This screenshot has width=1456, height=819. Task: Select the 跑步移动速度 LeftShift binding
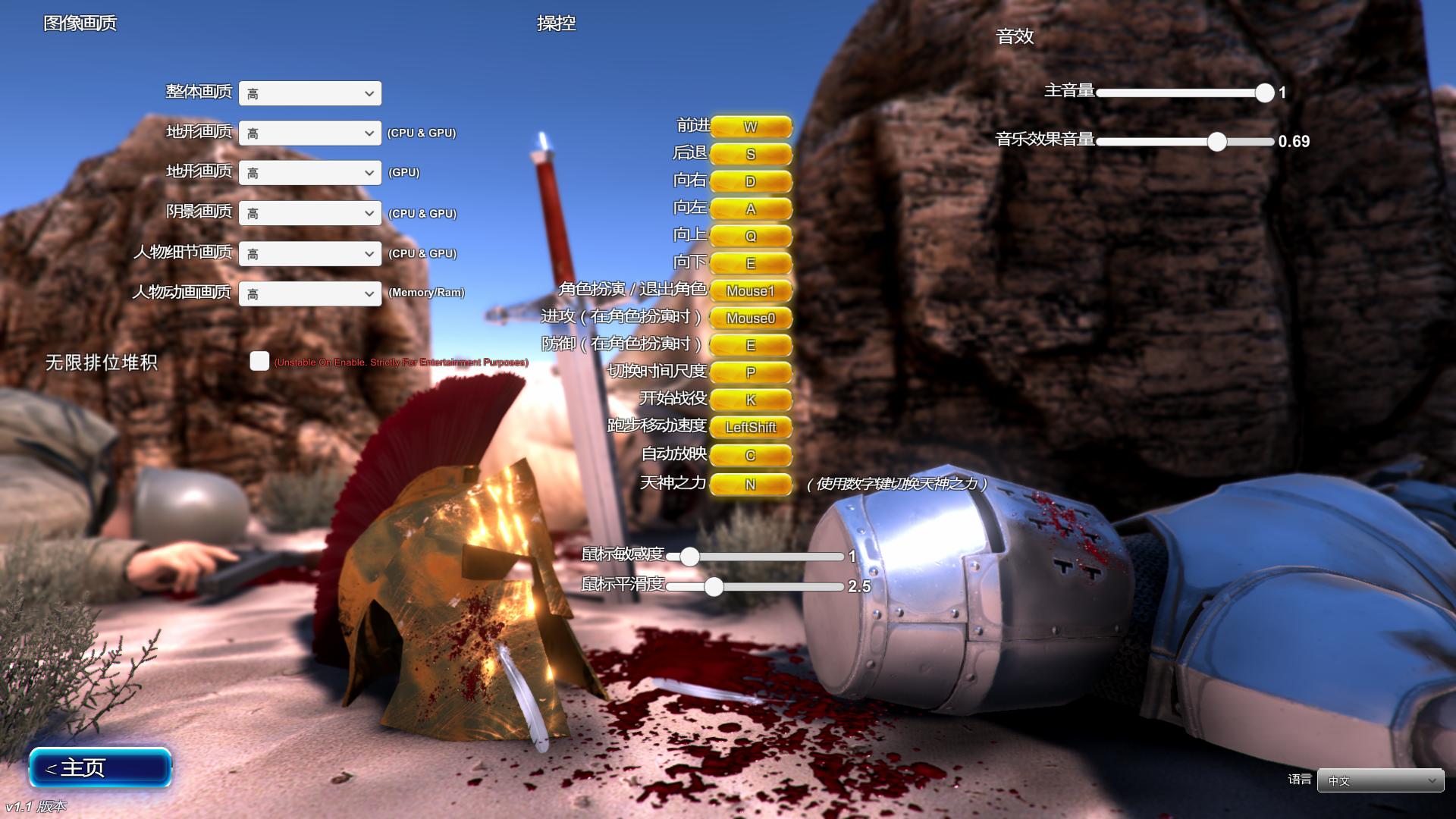pyautogui.click(x=750, y=427)
